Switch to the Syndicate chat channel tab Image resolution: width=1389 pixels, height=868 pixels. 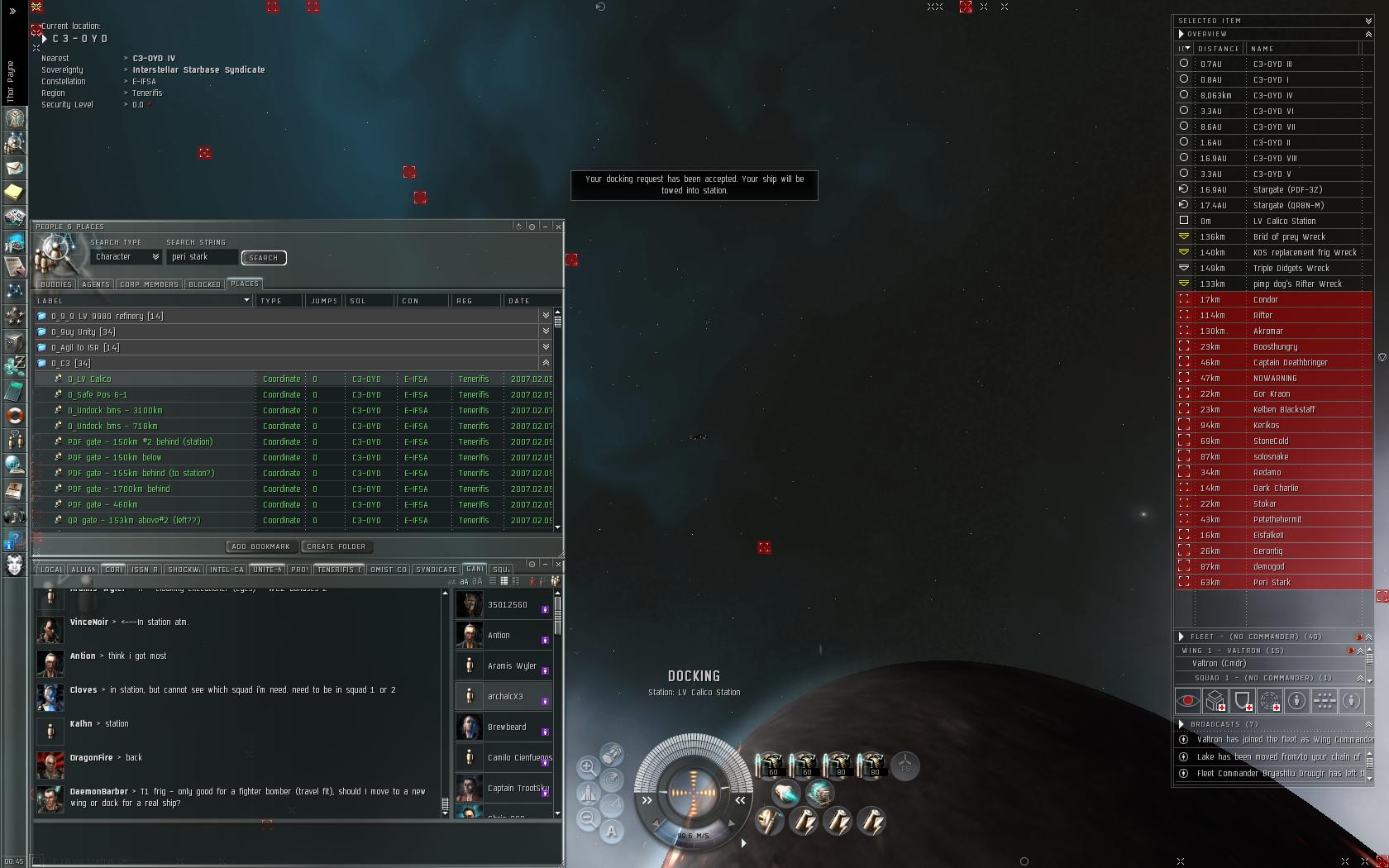point(436,570)
